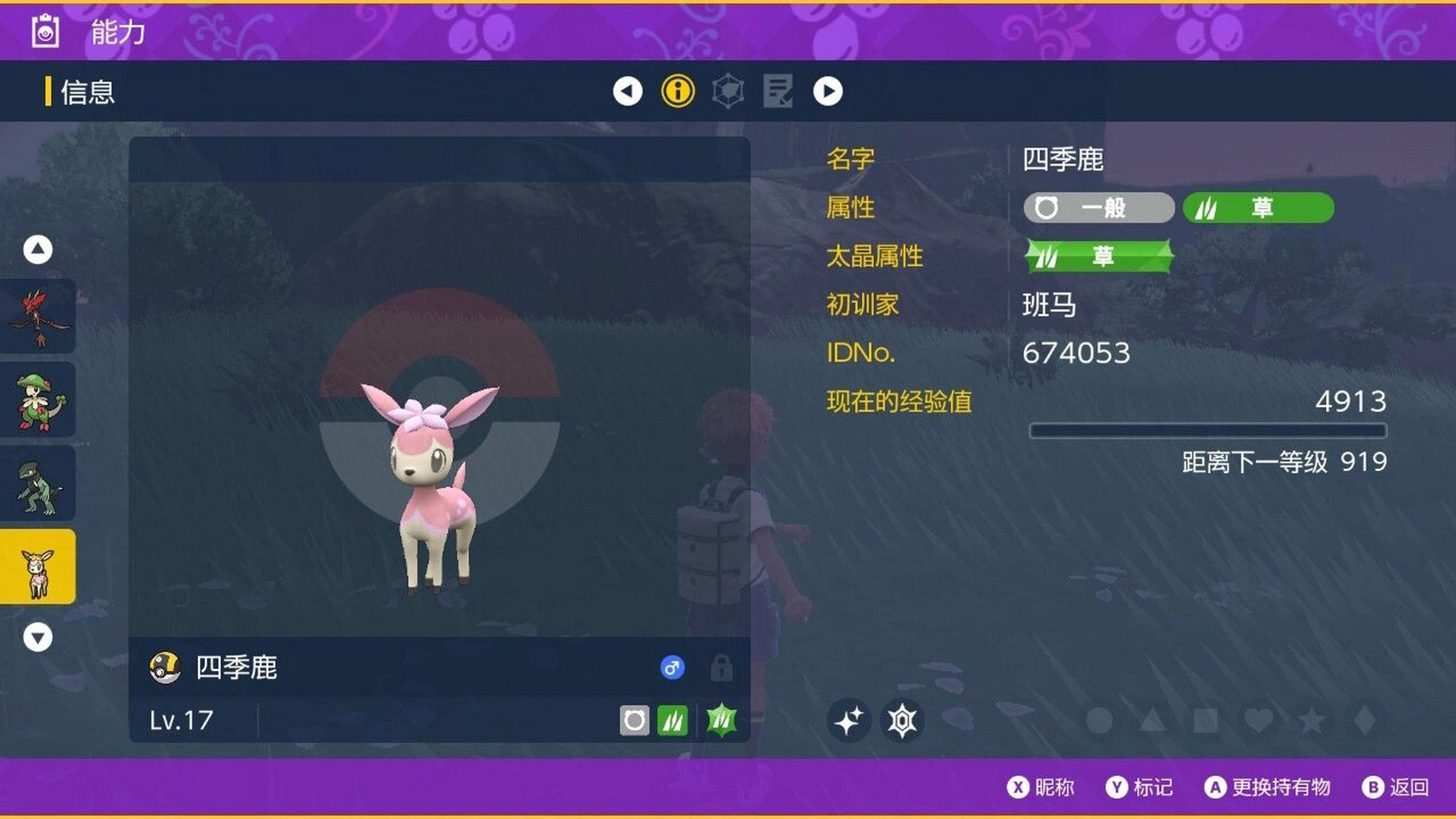Open the Tera crystal details tab
This screenshot has width=1456, height=819.
pyautogui.click(x=728, y=91)
